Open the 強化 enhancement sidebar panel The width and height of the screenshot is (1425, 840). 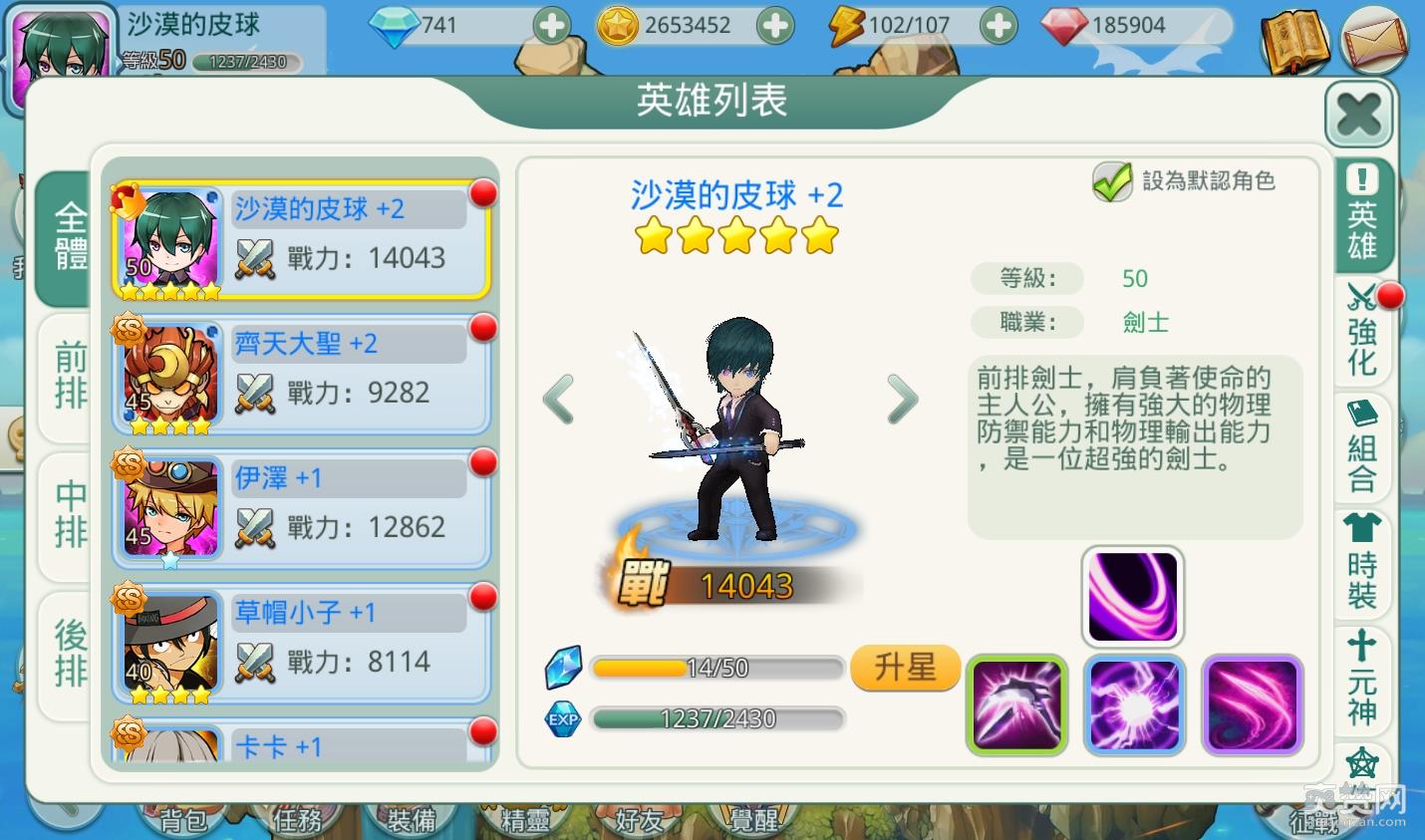click(x=1361, y=339)
